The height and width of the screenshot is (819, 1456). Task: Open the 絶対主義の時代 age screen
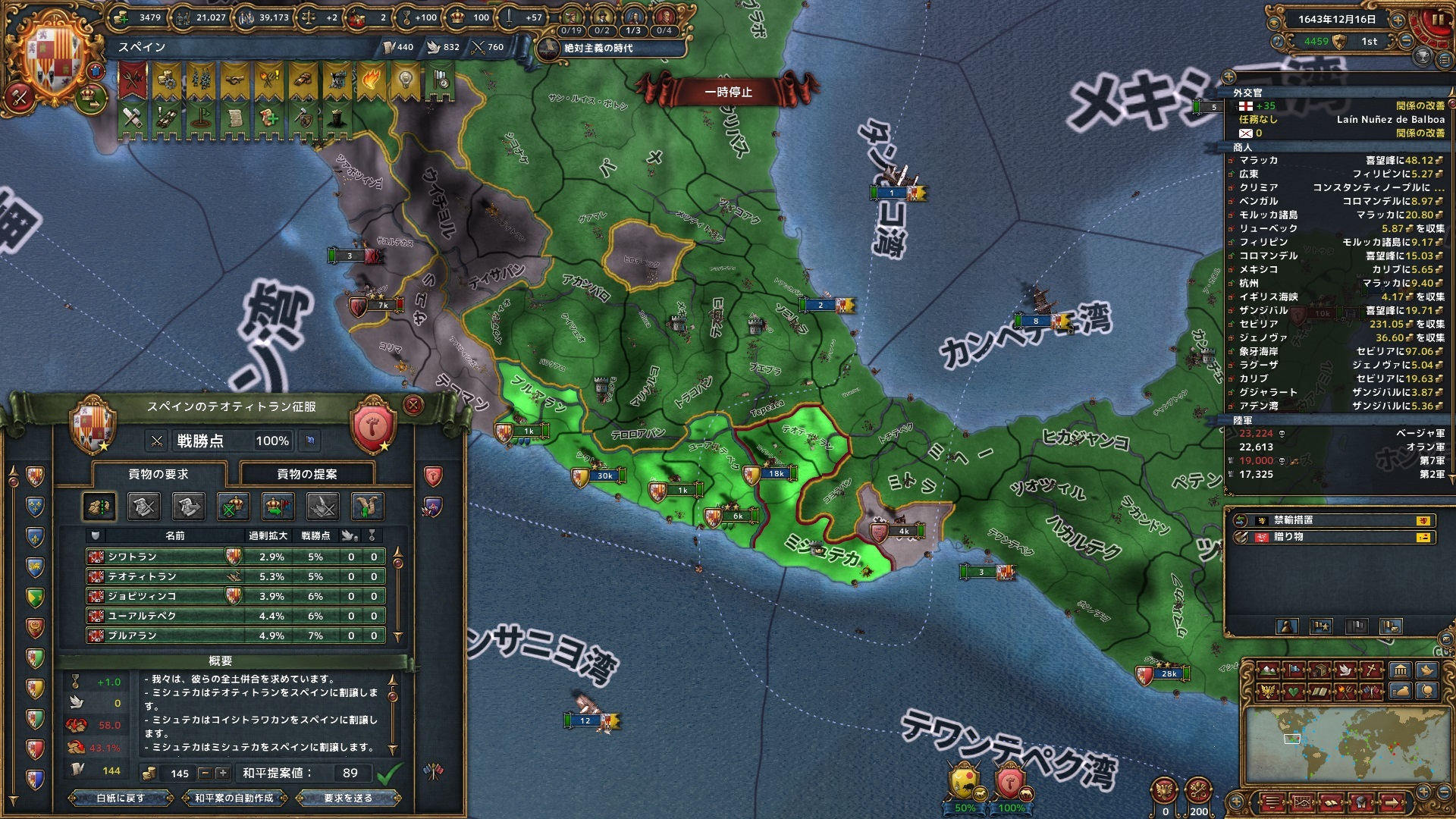click(x=598, y=49)
